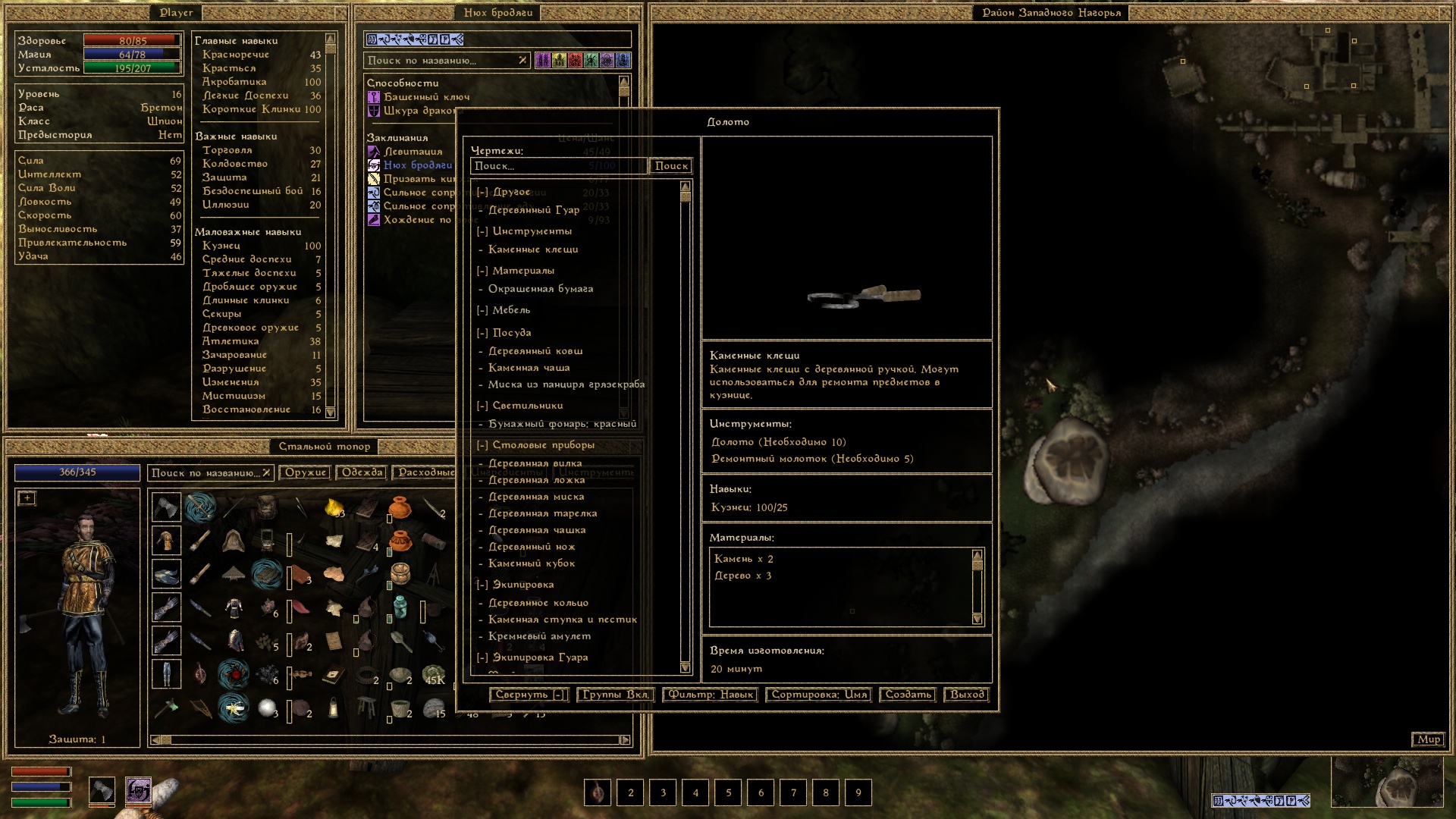Select the Левитация spell
Viewport: 1456px width, 819px height.
(x=413, y=152)
